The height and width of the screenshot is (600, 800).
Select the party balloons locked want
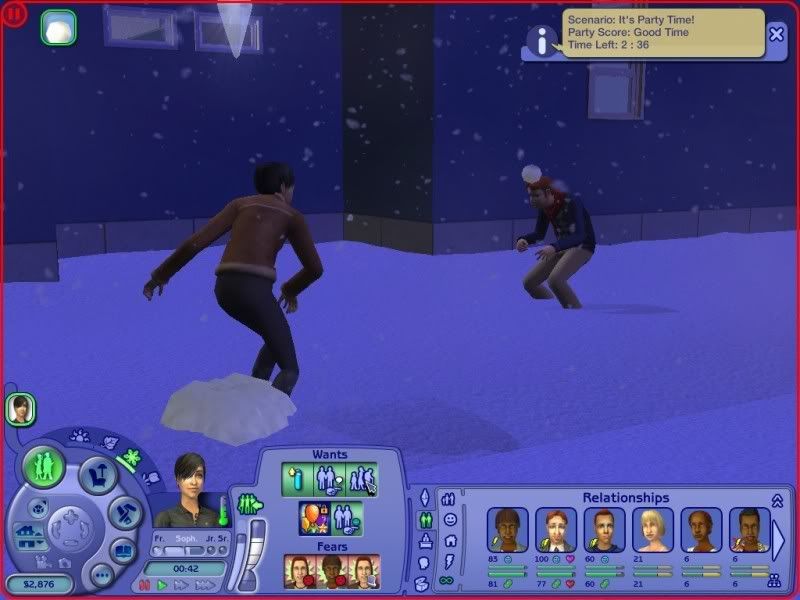[x=315, y=518]
